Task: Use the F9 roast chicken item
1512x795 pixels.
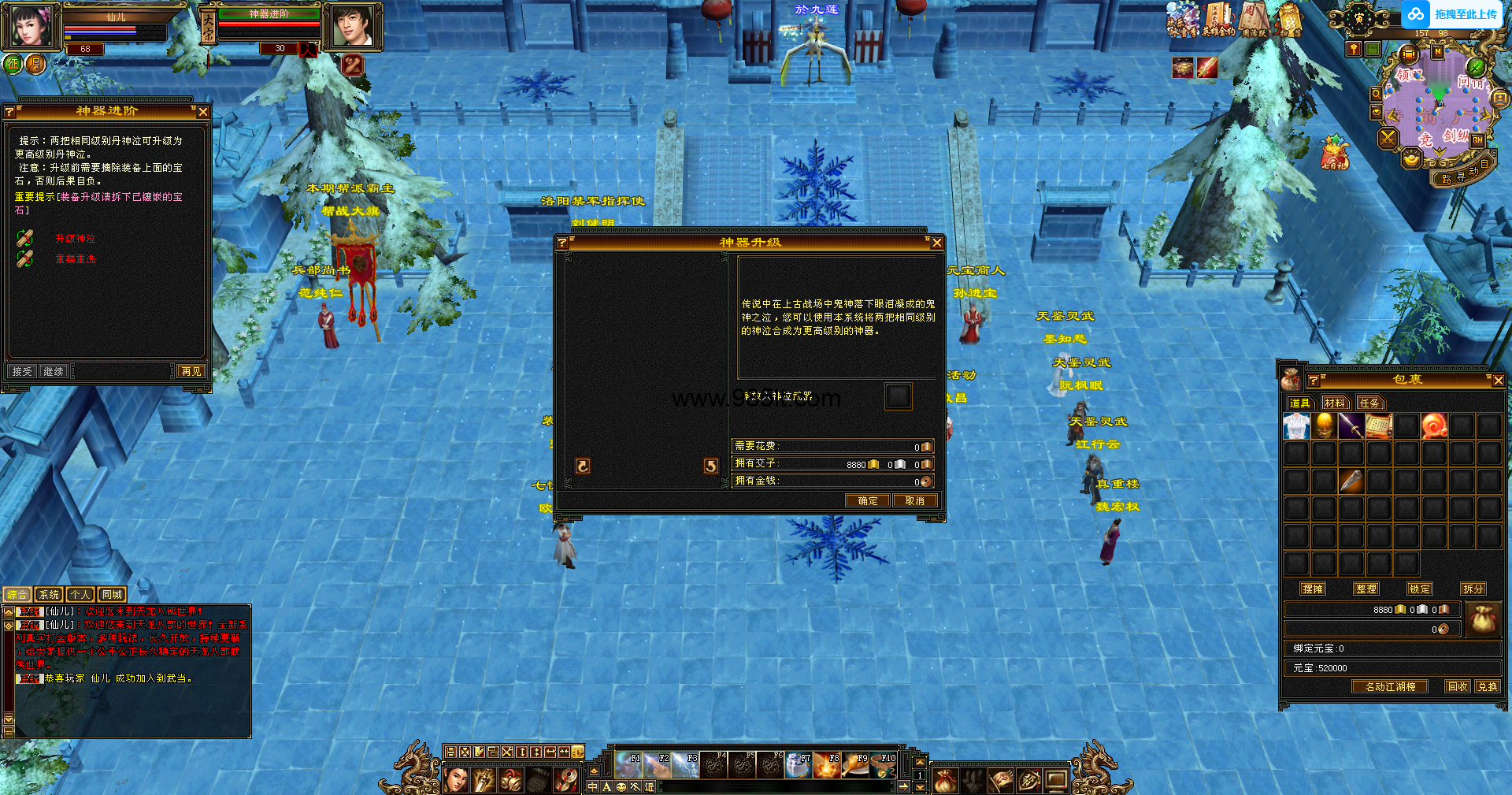Action: (855, 764)
